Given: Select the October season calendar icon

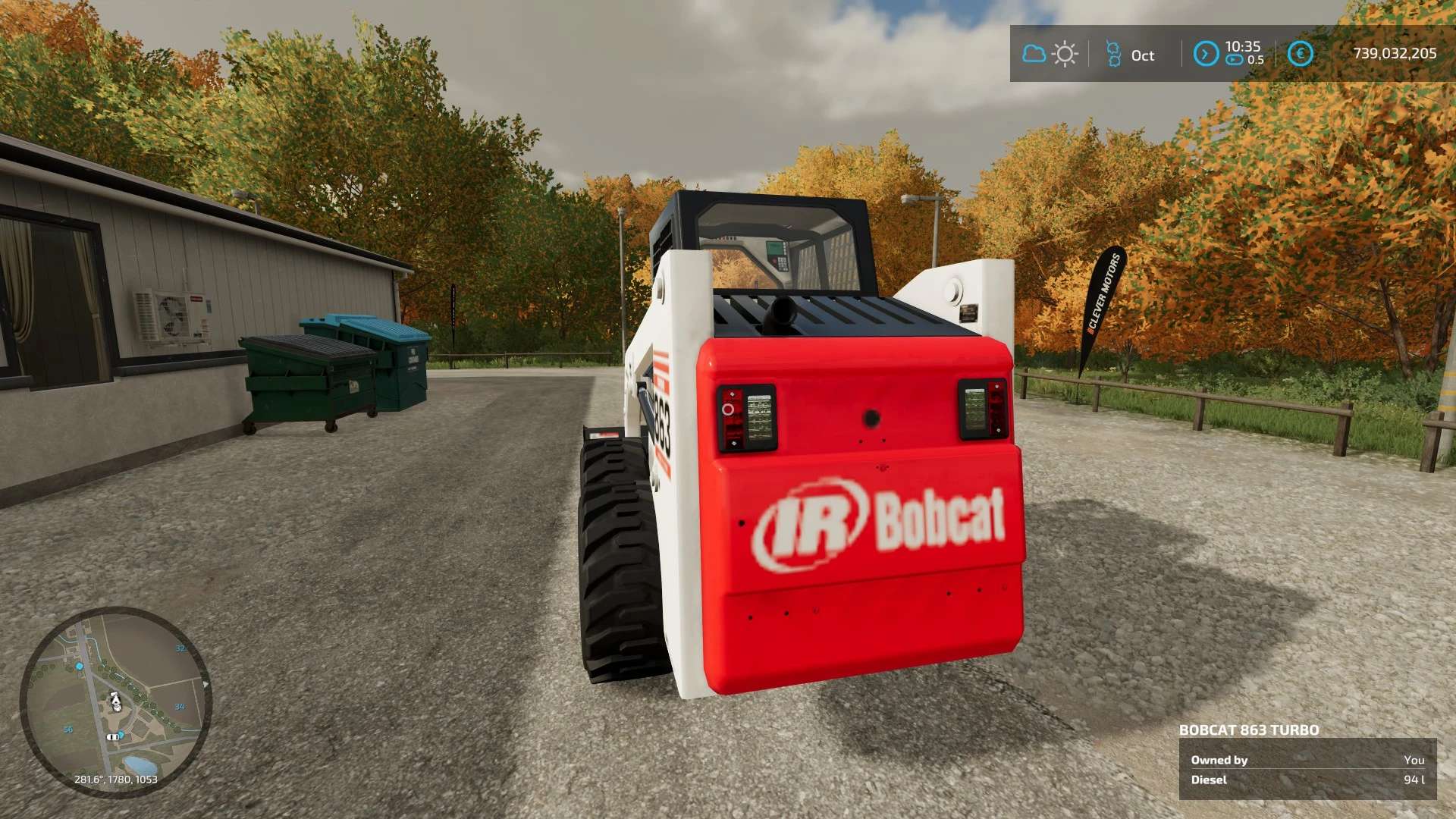Looking at the screenshot, I should [1113, 55].
